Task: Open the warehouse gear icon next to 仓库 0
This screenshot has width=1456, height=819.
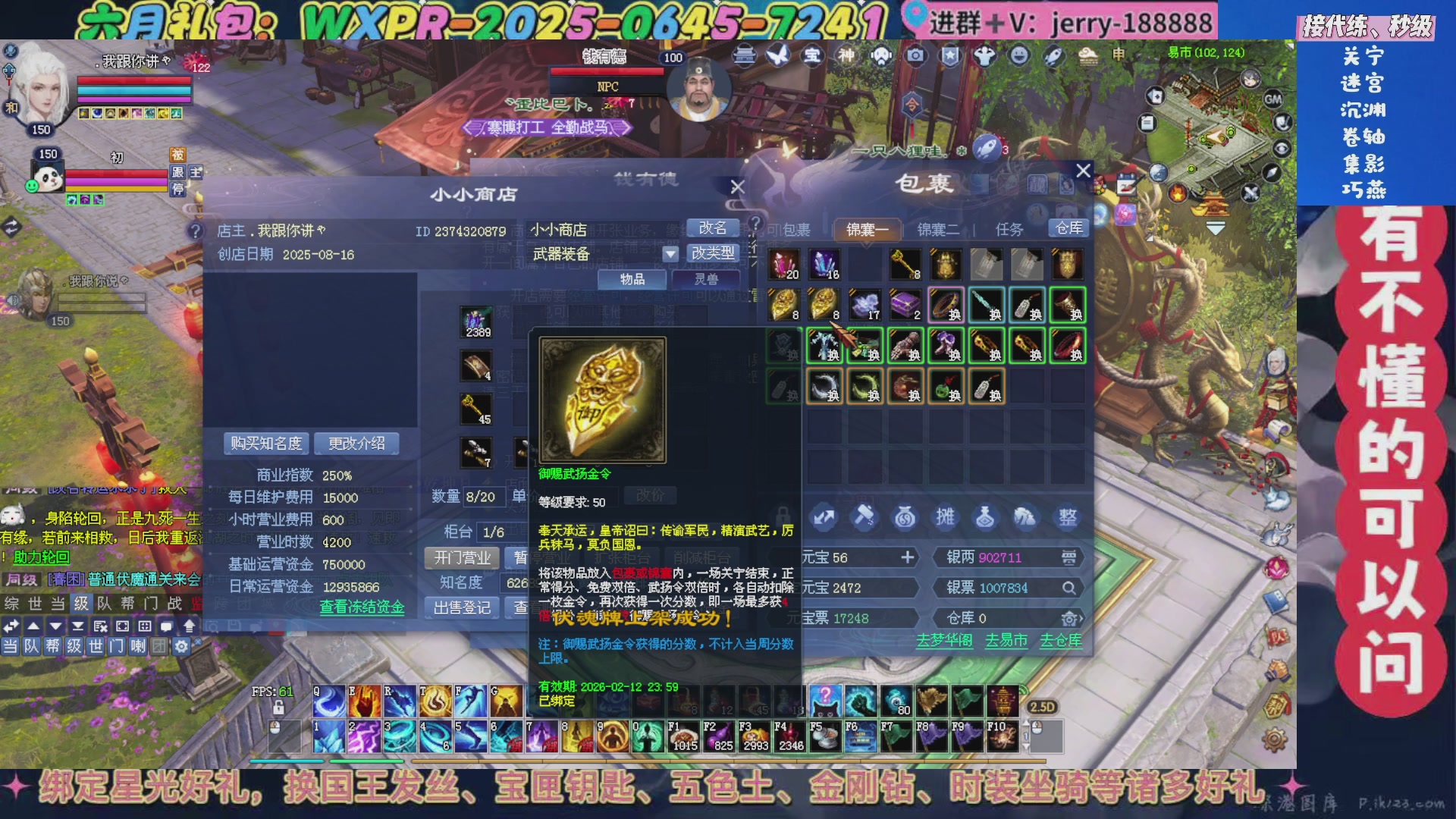Action: click(1068, 620)
